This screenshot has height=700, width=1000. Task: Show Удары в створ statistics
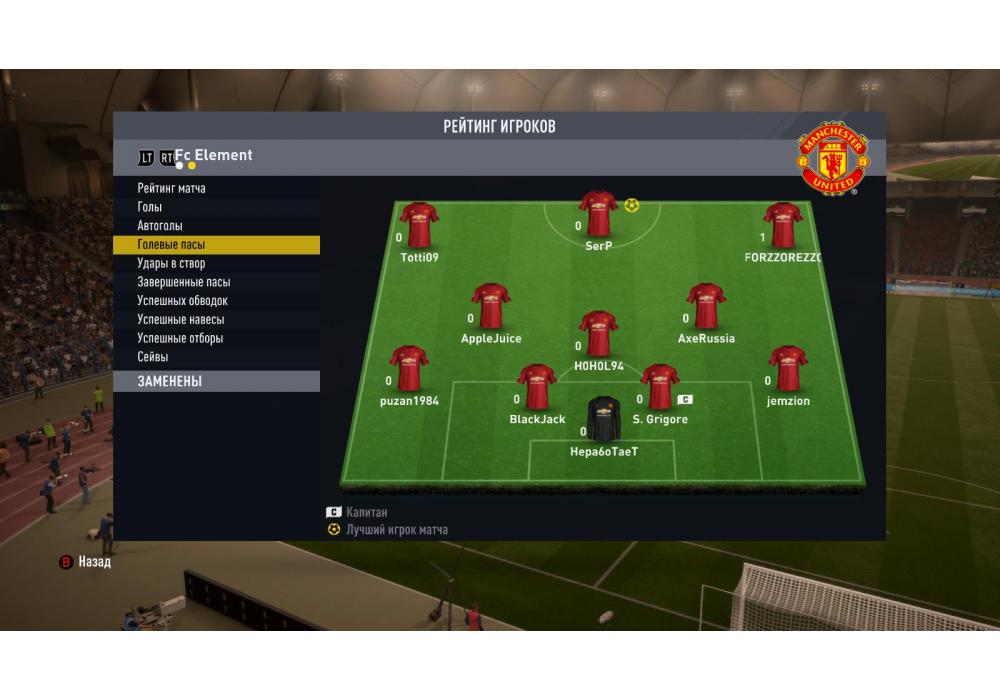click(x=171, y=264)
